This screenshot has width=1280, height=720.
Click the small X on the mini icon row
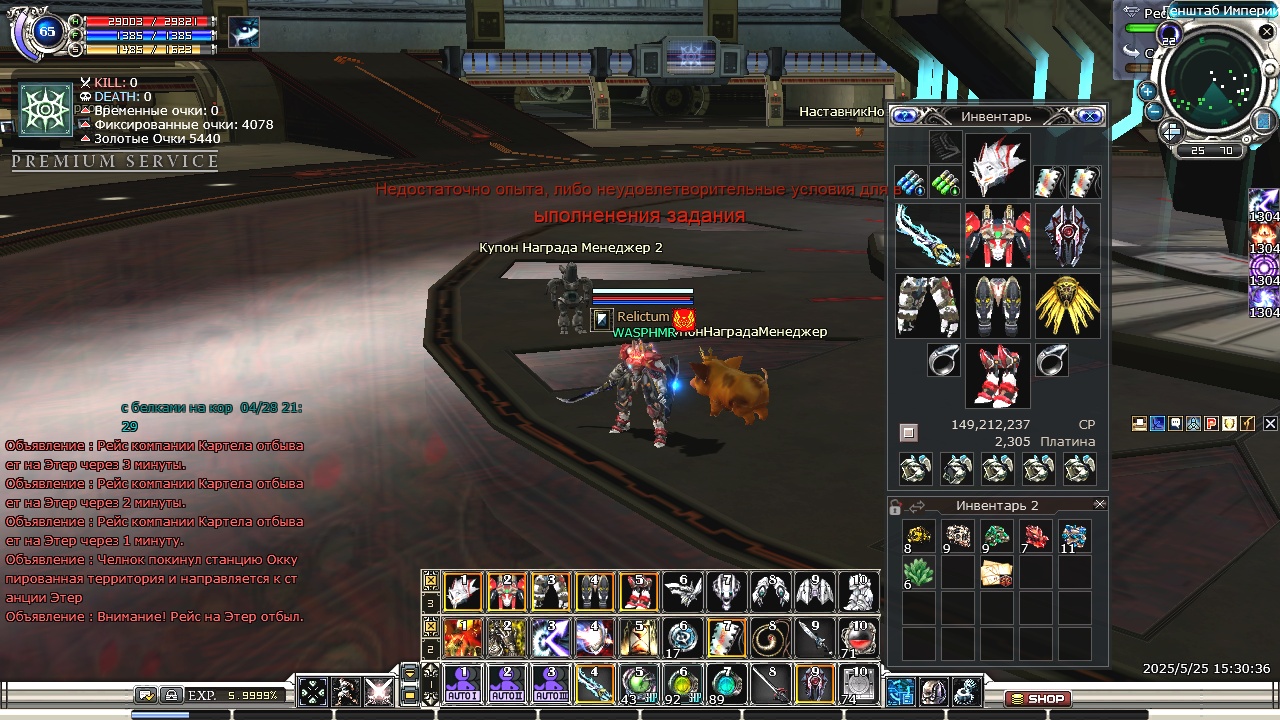click(1270, 424)
